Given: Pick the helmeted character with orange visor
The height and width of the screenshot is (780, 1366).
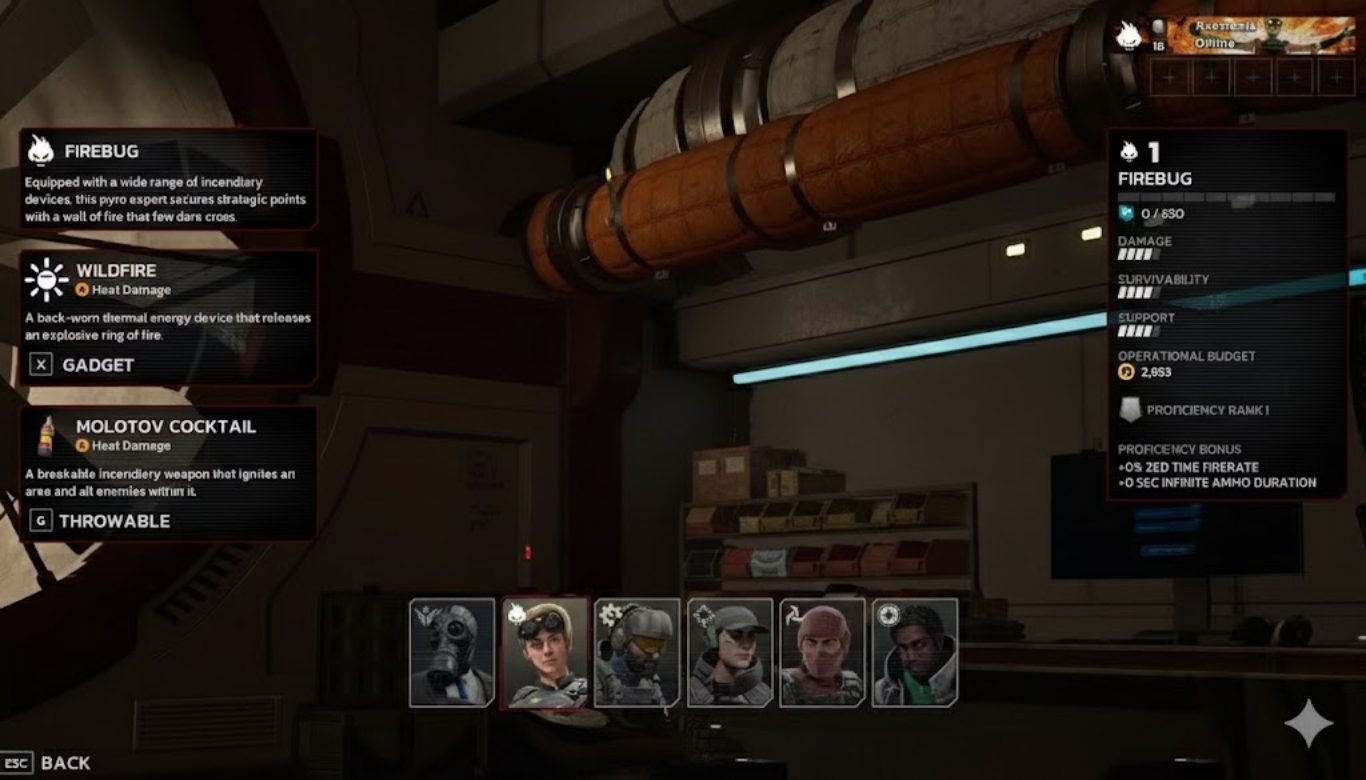Looking at the screenshot, I should [x=637, y=652].
